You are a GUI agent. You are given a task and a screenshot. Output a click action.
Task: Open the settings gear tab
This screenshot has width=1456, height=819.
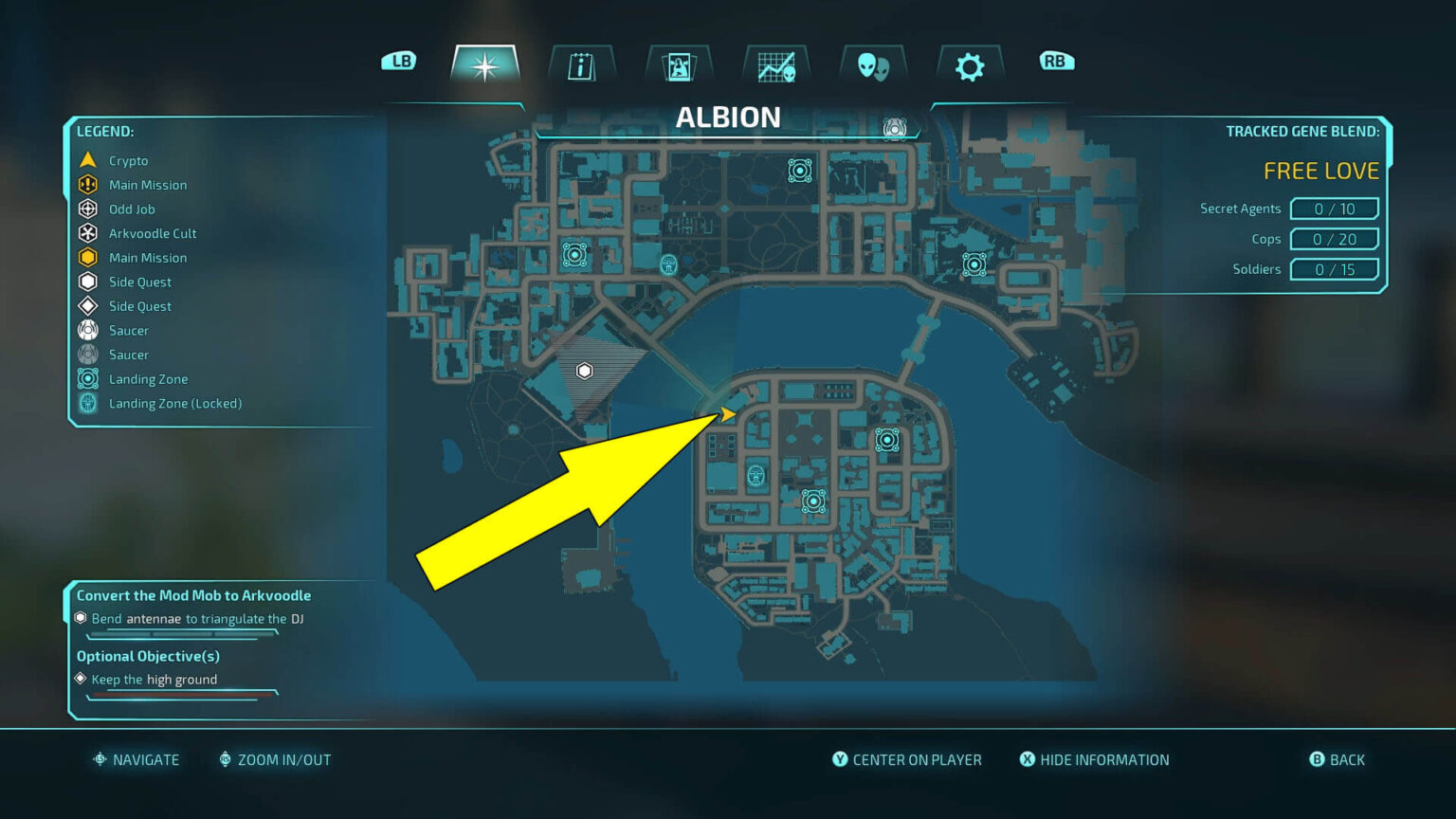click(x=969, y=64)
